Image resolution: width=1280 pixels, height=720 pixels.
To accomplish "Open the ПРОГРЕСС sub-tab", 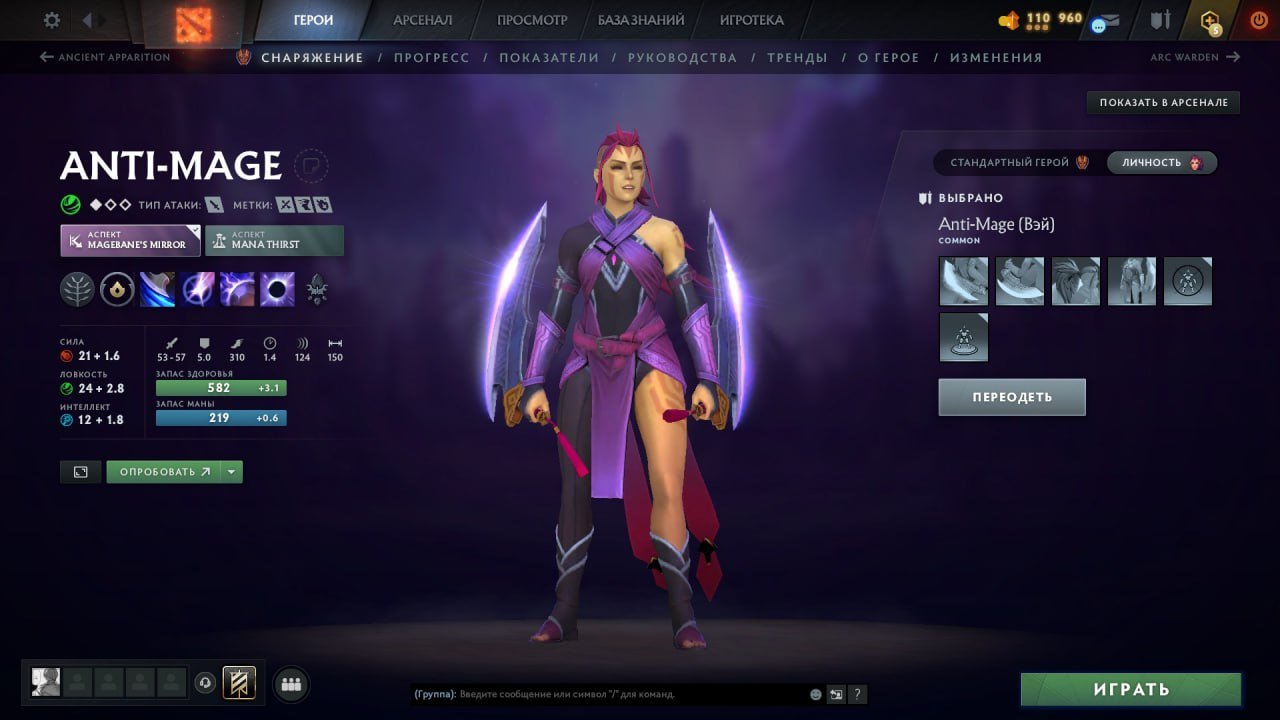I will [x=431, y=57].
